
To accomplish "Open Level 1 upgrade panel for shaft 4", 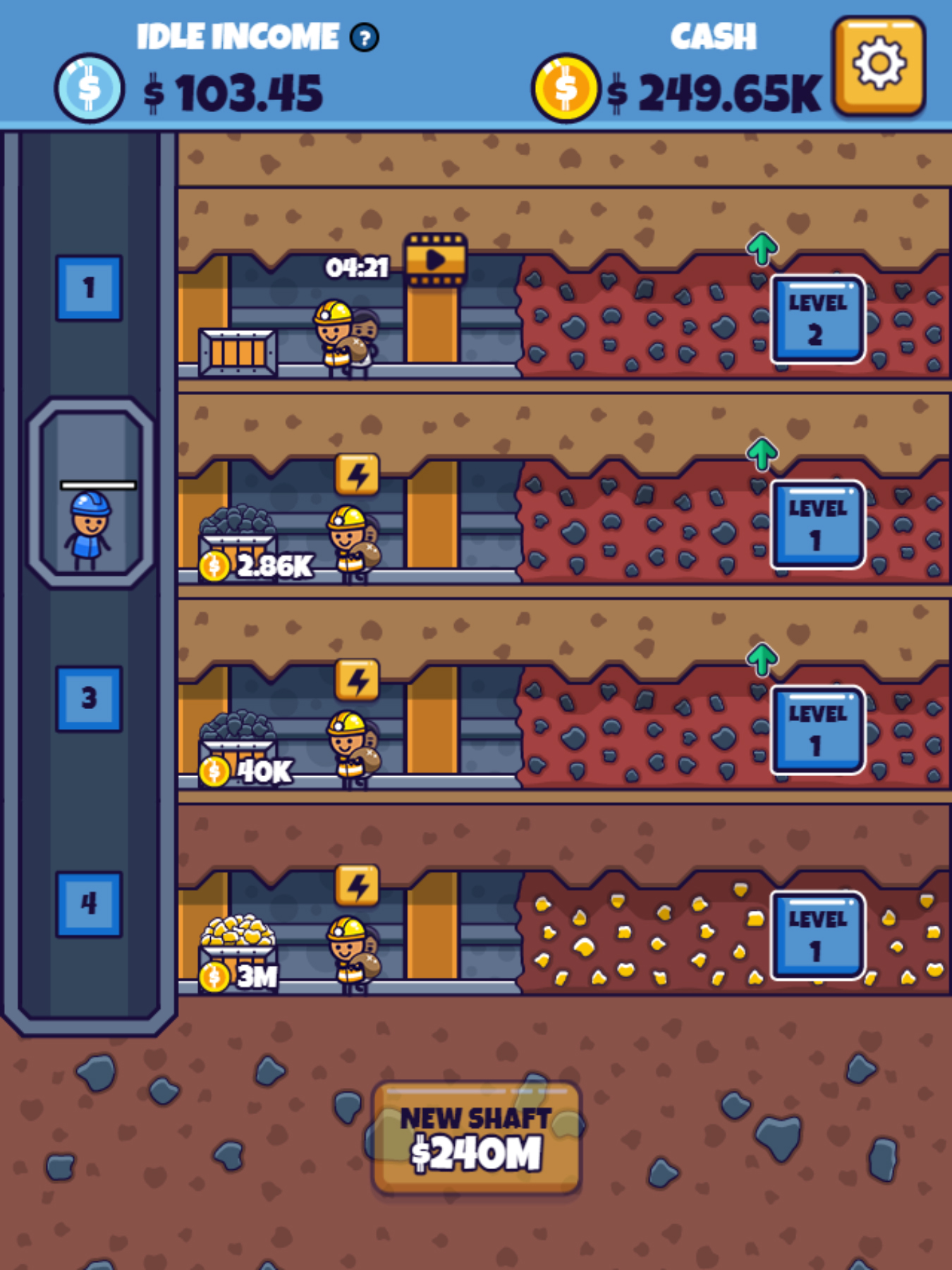I will (x=819, y=935).
